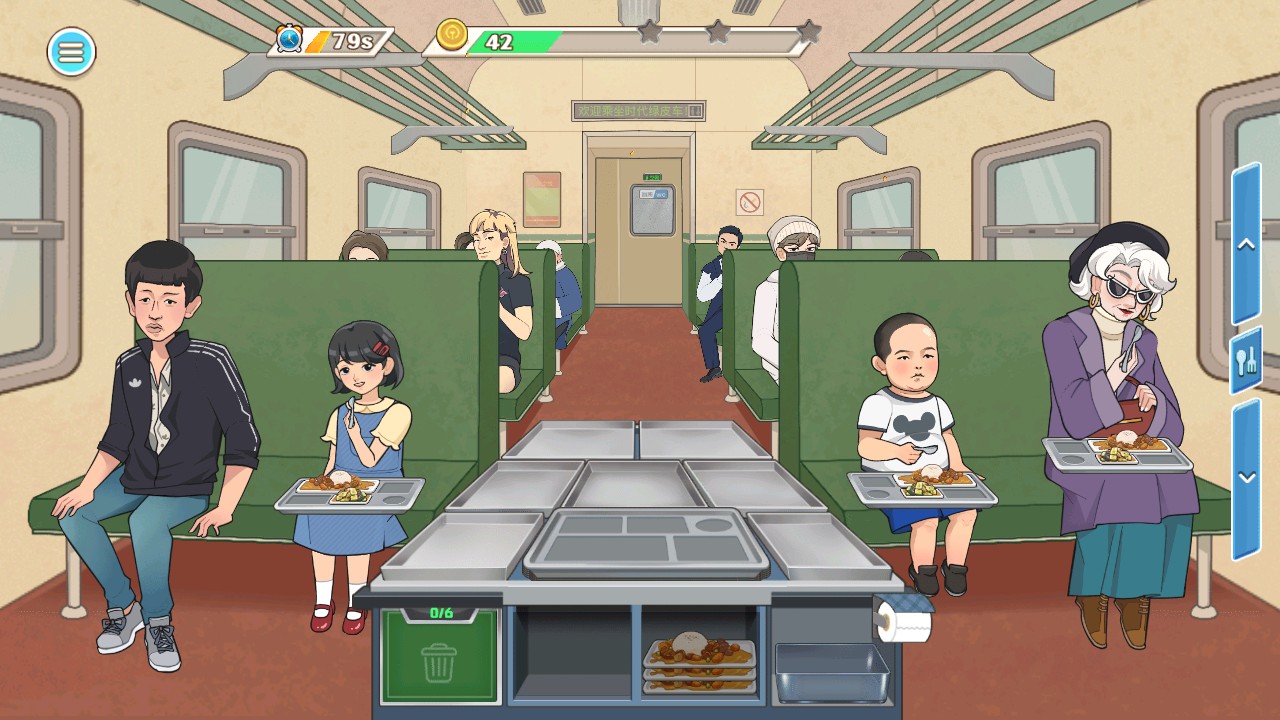This screenshot has height=720, width=1280.
Task: Open the hamburger menu button
Action: pos(71,52)
